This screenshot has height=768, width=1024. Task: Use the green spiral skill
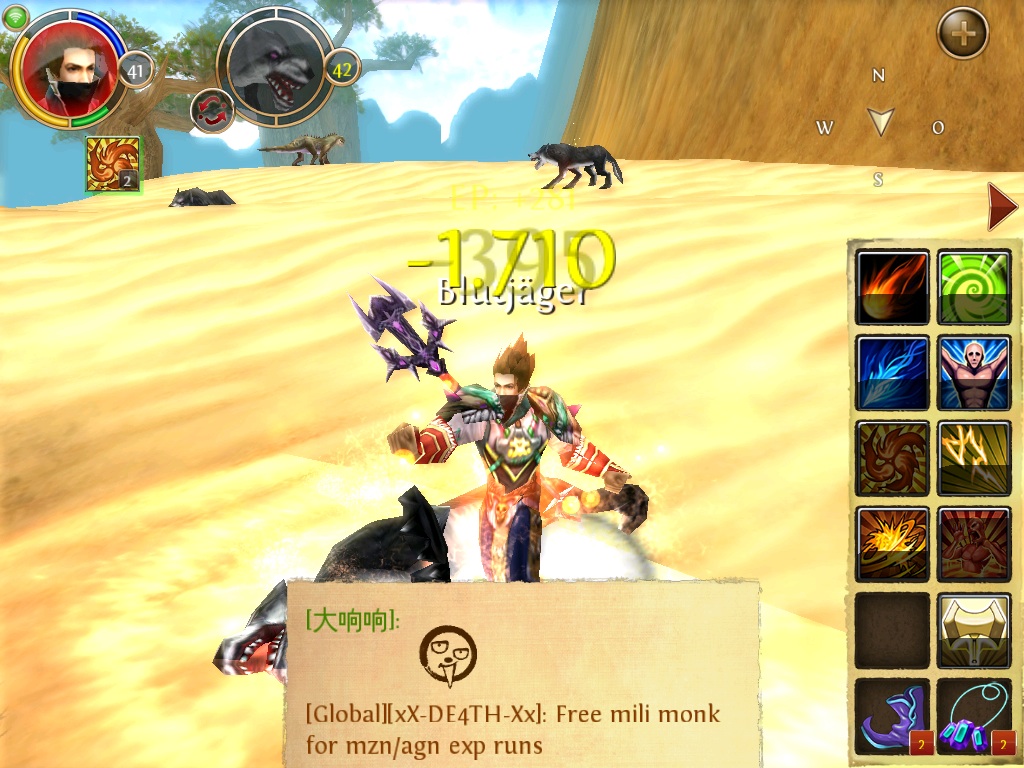(x=974, y=288)
